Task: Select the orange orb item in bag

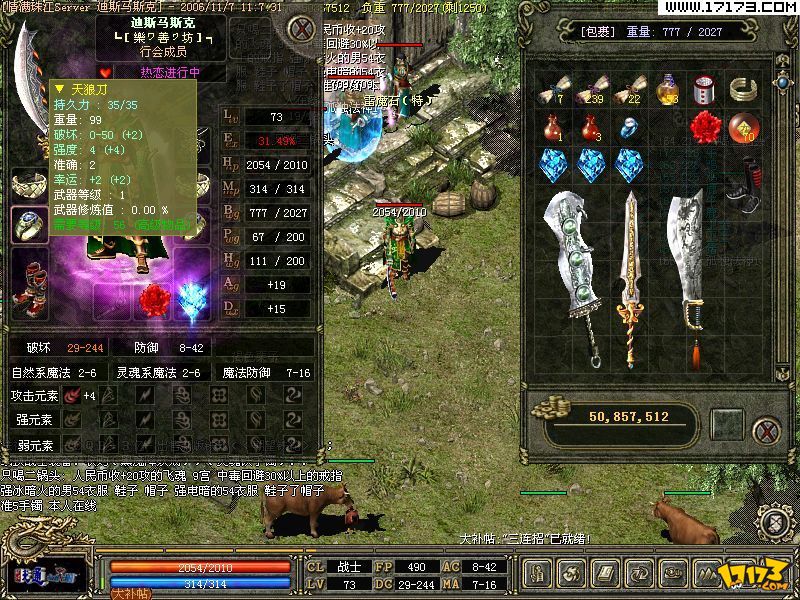Action: 743,127
